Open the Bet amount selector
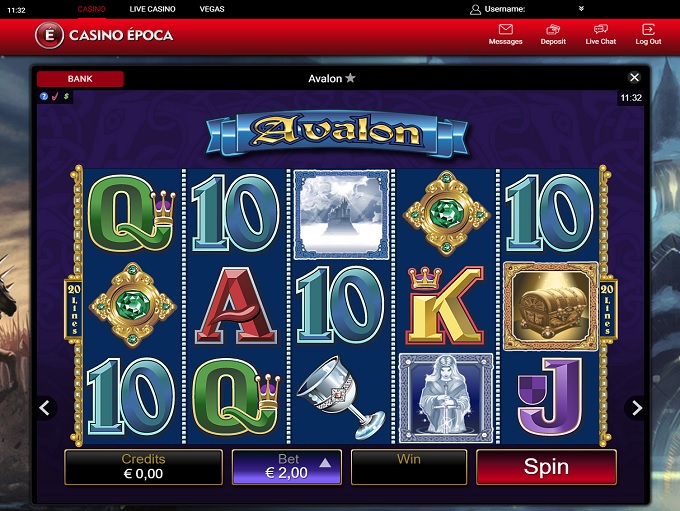The image size is (680, 511). point(286,467)
